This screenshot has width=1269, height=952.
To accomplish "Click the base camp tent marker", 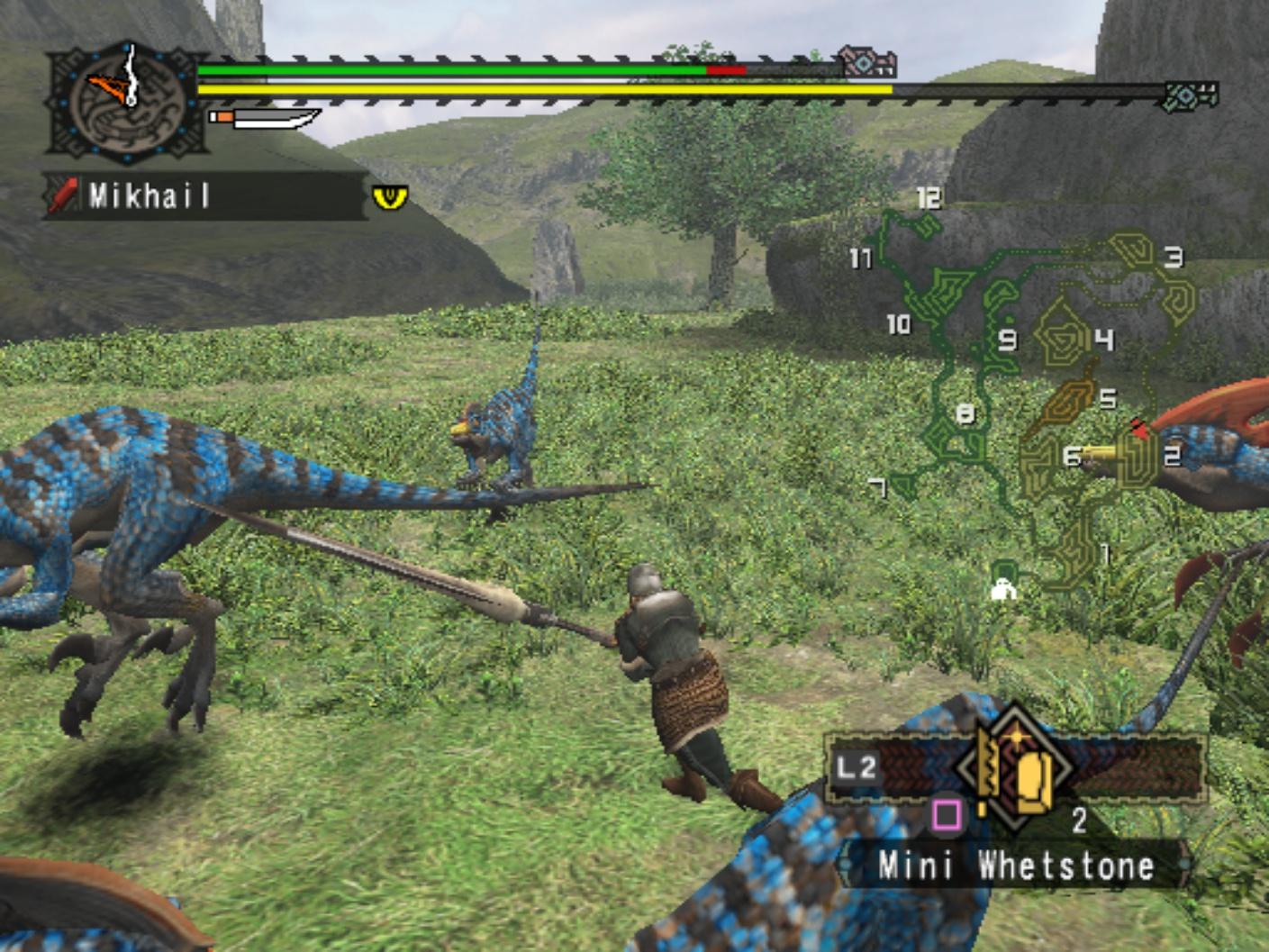I will tap(1002, 589).
